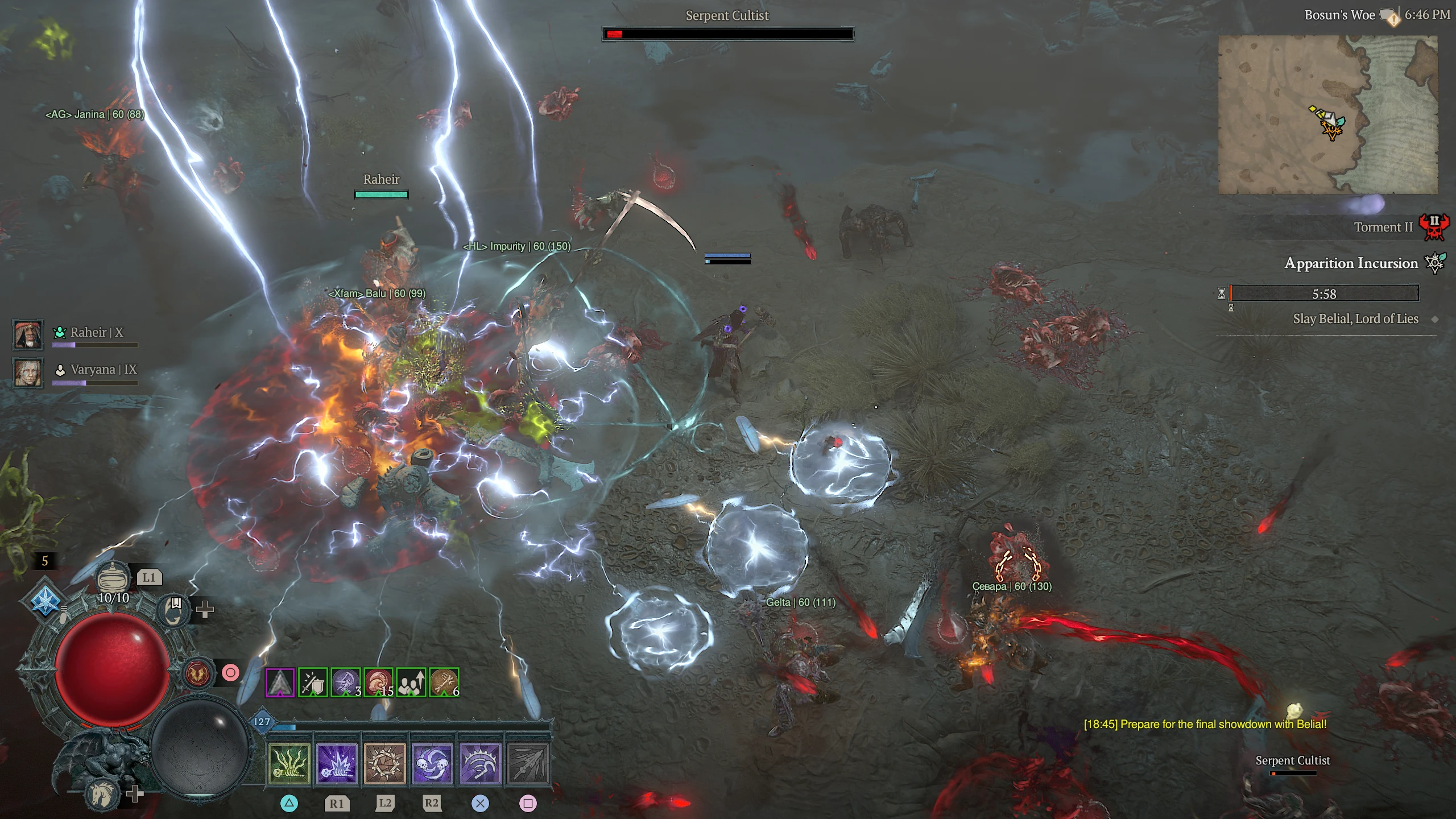This screenshot has width=1456, height=819.
Task: Select Varyana's mercenary portrait
Action: click(x=27, y=373)
